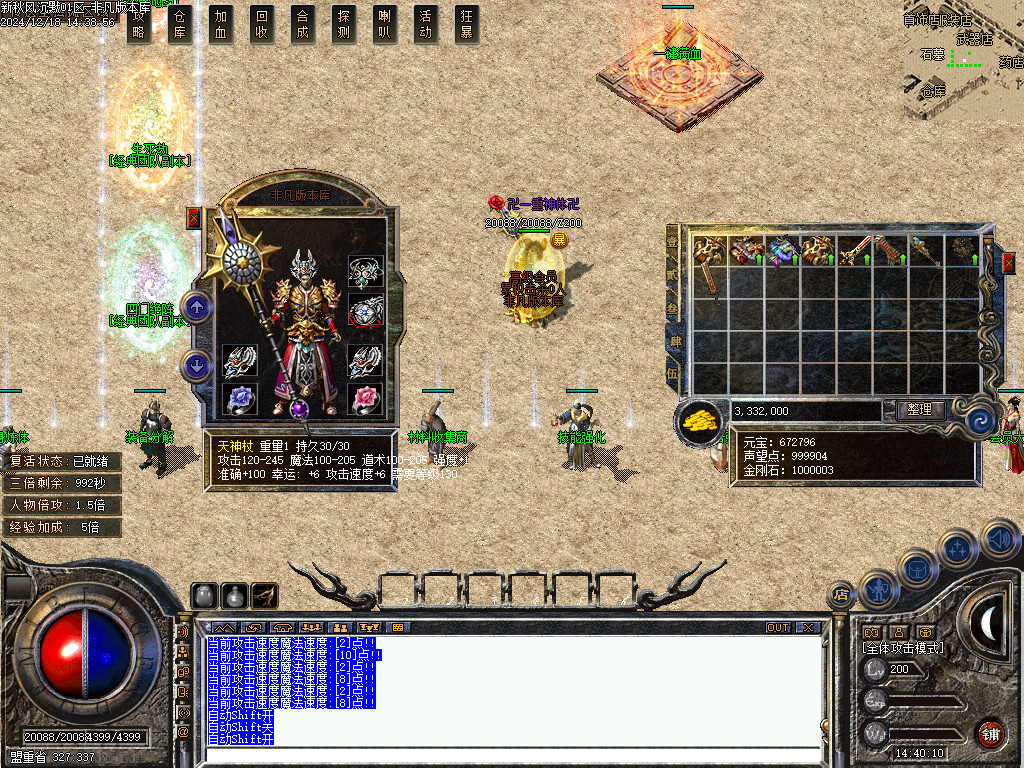1024x768 pixels.
Task: Select the red sword in the bag
Action: point(856,251)
